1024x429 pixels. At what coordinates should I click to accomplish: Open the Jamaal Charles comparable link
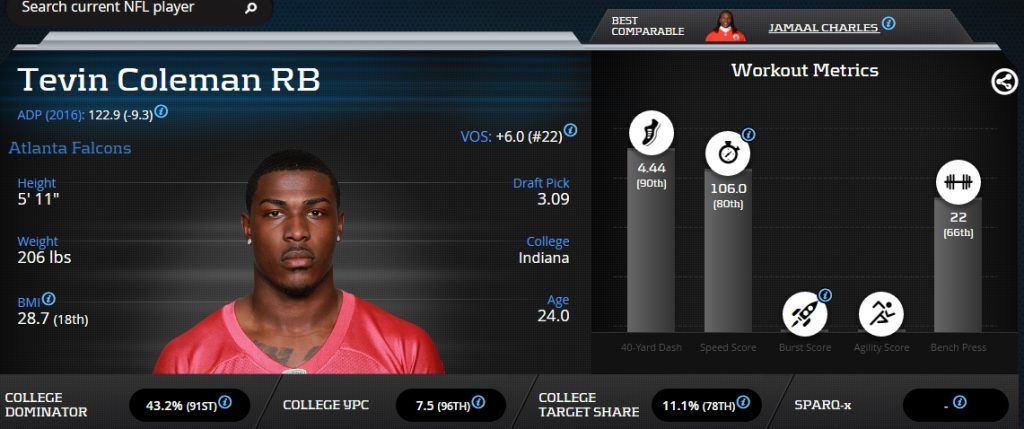(823, 27)
